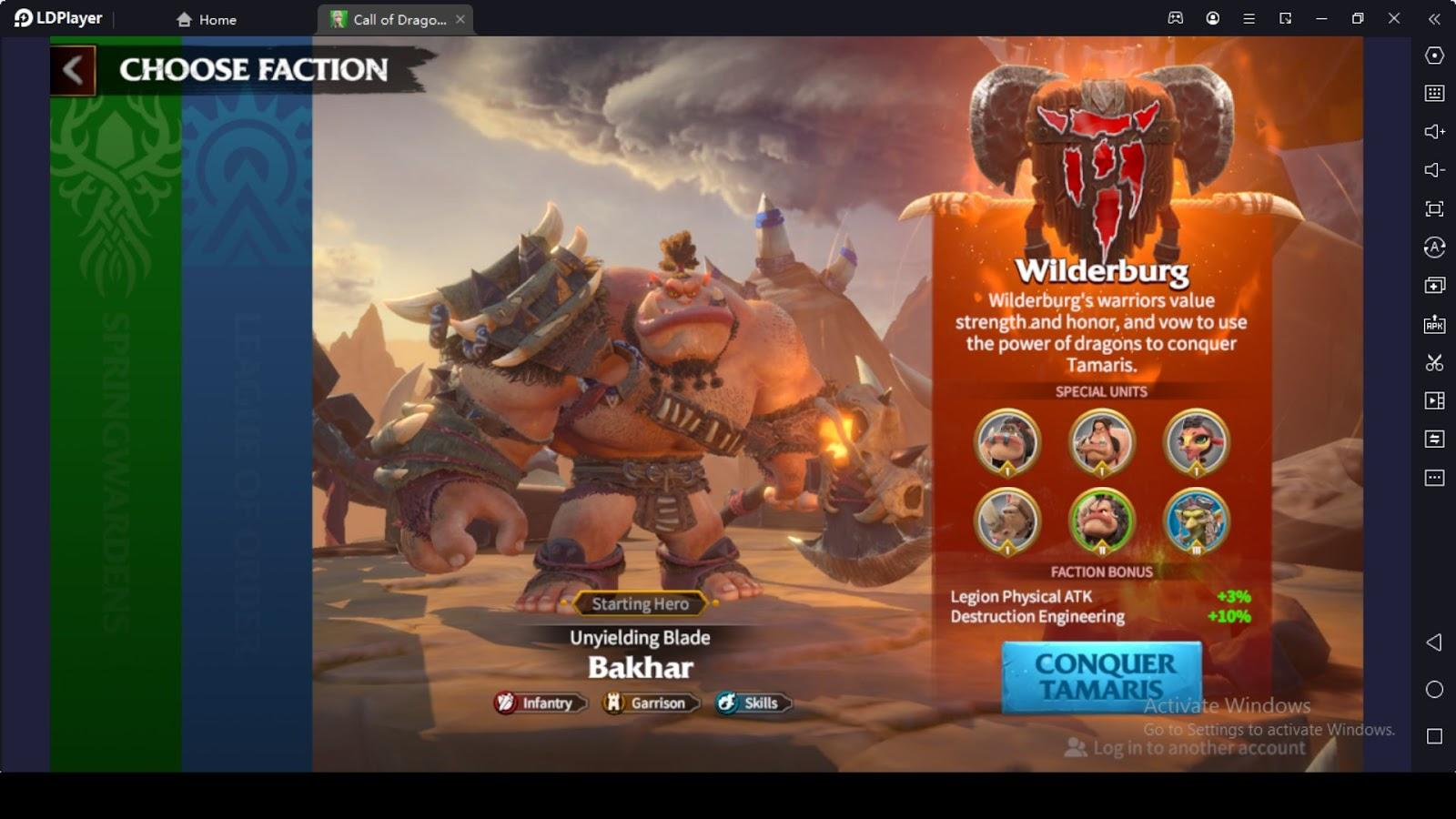The height and width of the screenshot is (819, 1456).
Task: Confirm faction with Conquer Tamaris button
Action: (1102, 676)
